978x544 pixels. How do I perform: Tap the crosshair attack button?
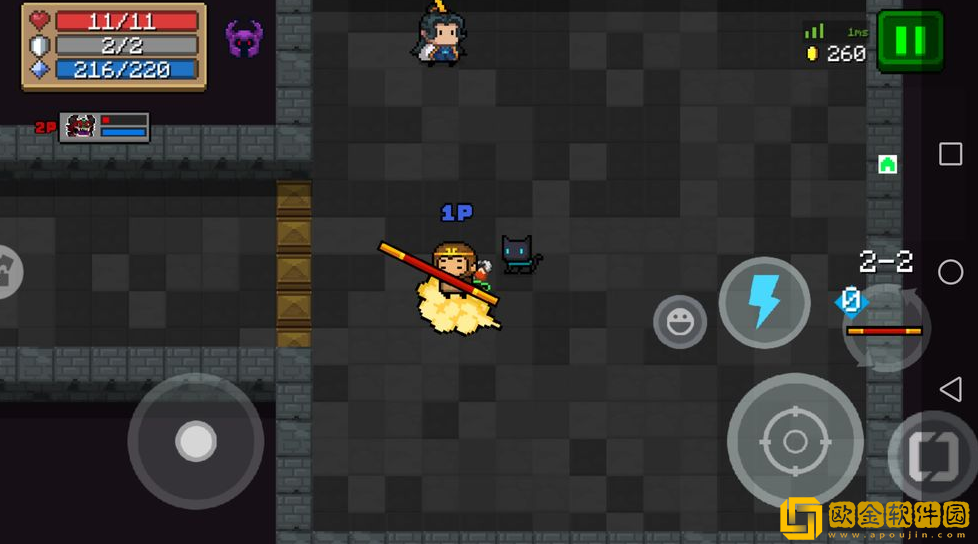[794, 440]
